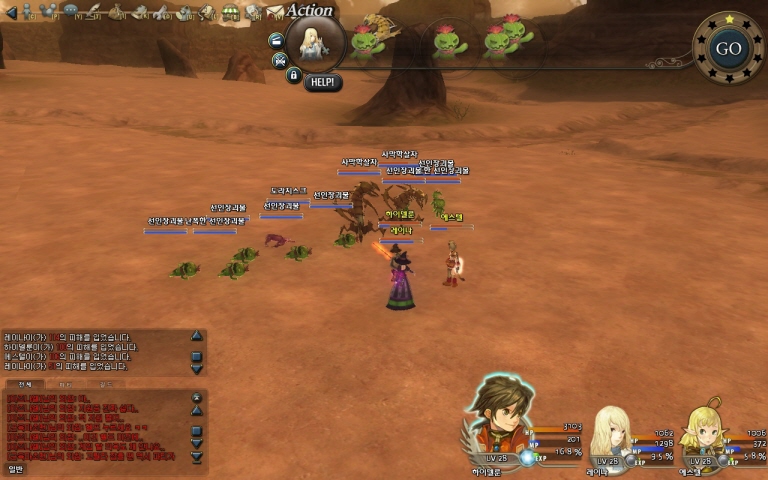Jump chat log to the bottom
This screenshot has width=768, height=480.
point(197,457)
